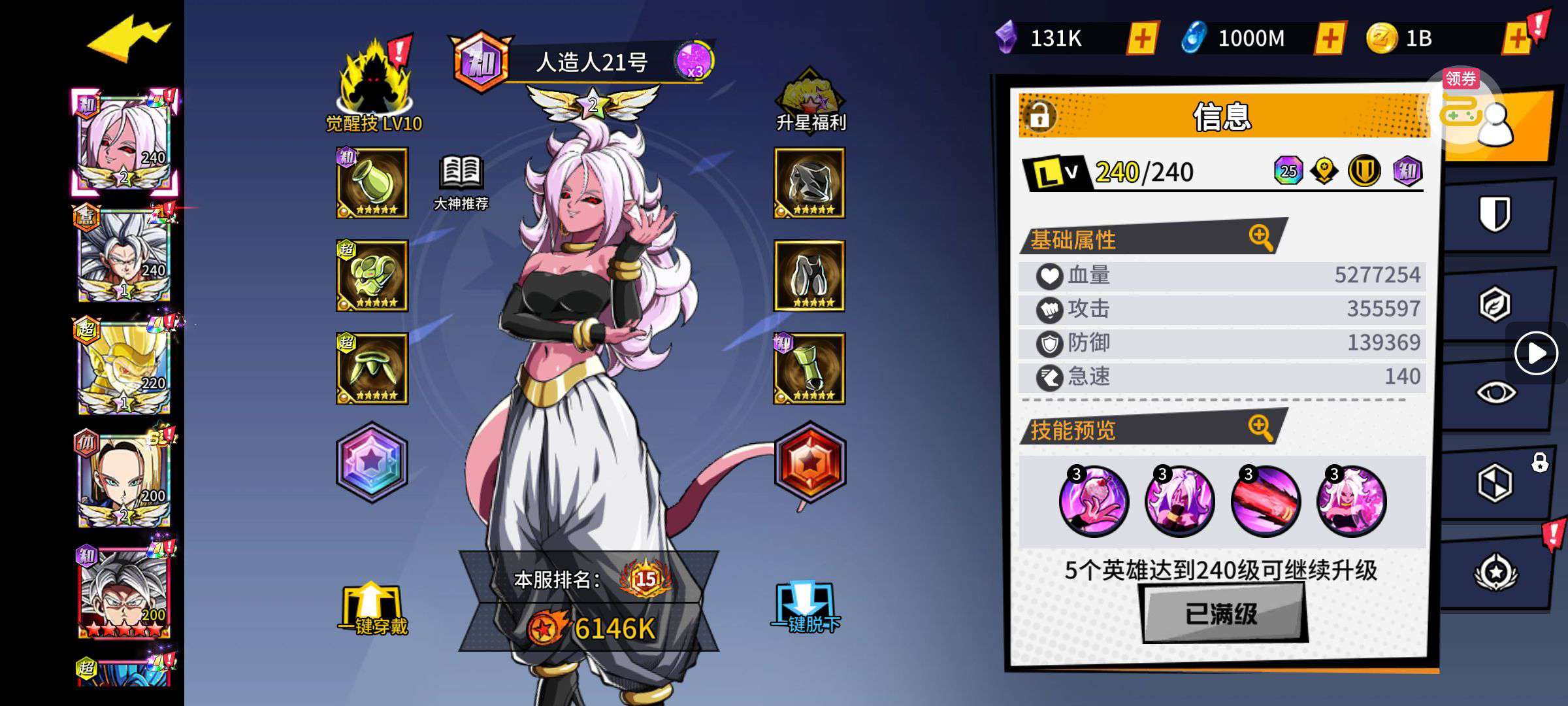The image size is (1568, 706).
Task: Open the 升星福利 star-up rewards
Action: pyautogui.click(x=810, y=99)
